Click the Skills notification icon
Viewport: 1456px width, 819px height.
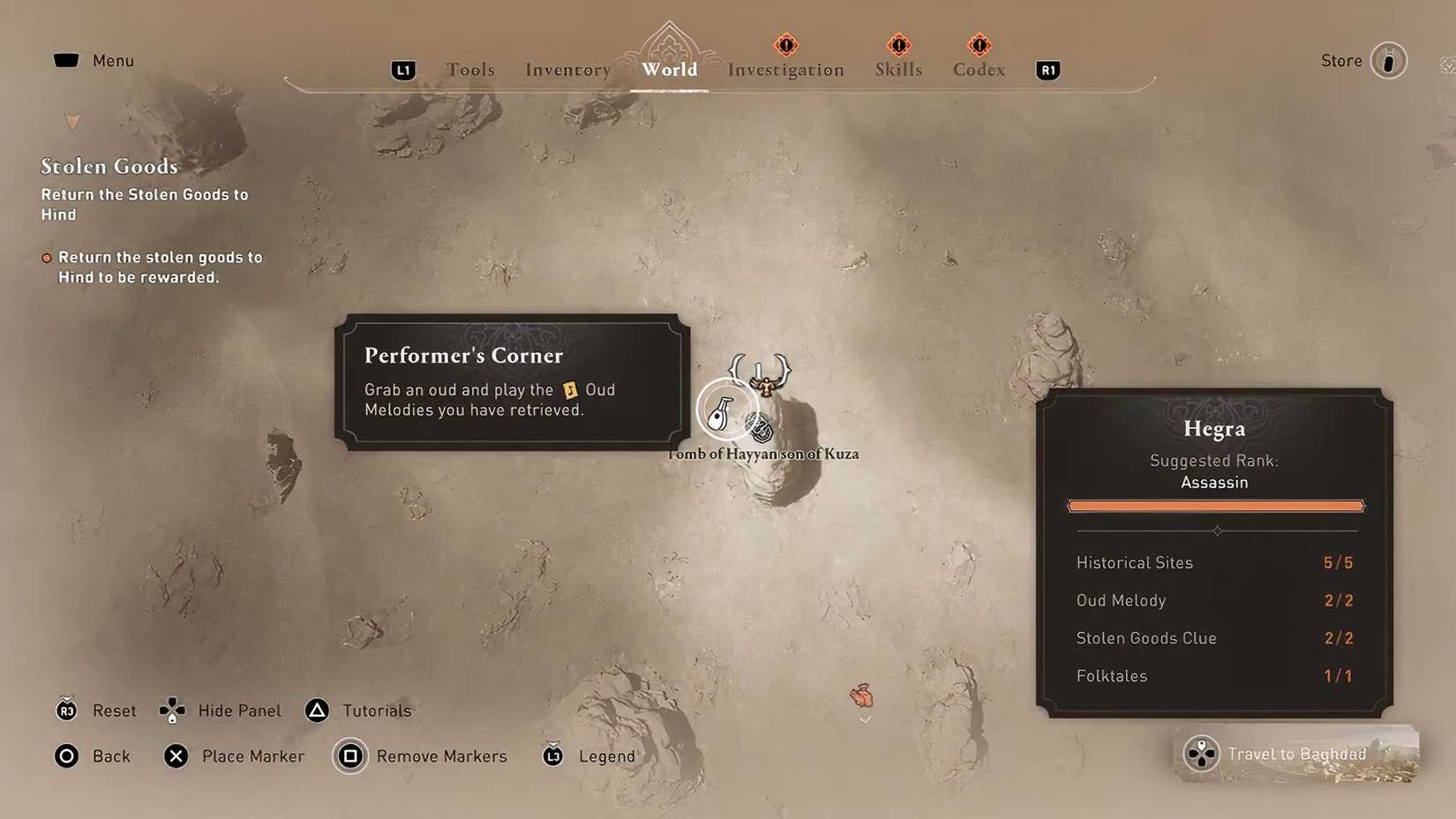pyautogui.click(x=898, y=46)
